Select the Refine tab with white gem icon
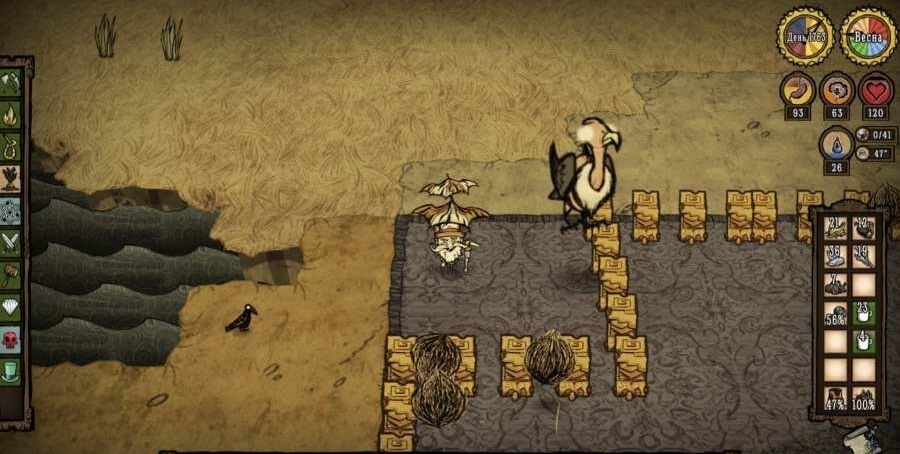This screenshot has width=900, height=454. (11, 306)
